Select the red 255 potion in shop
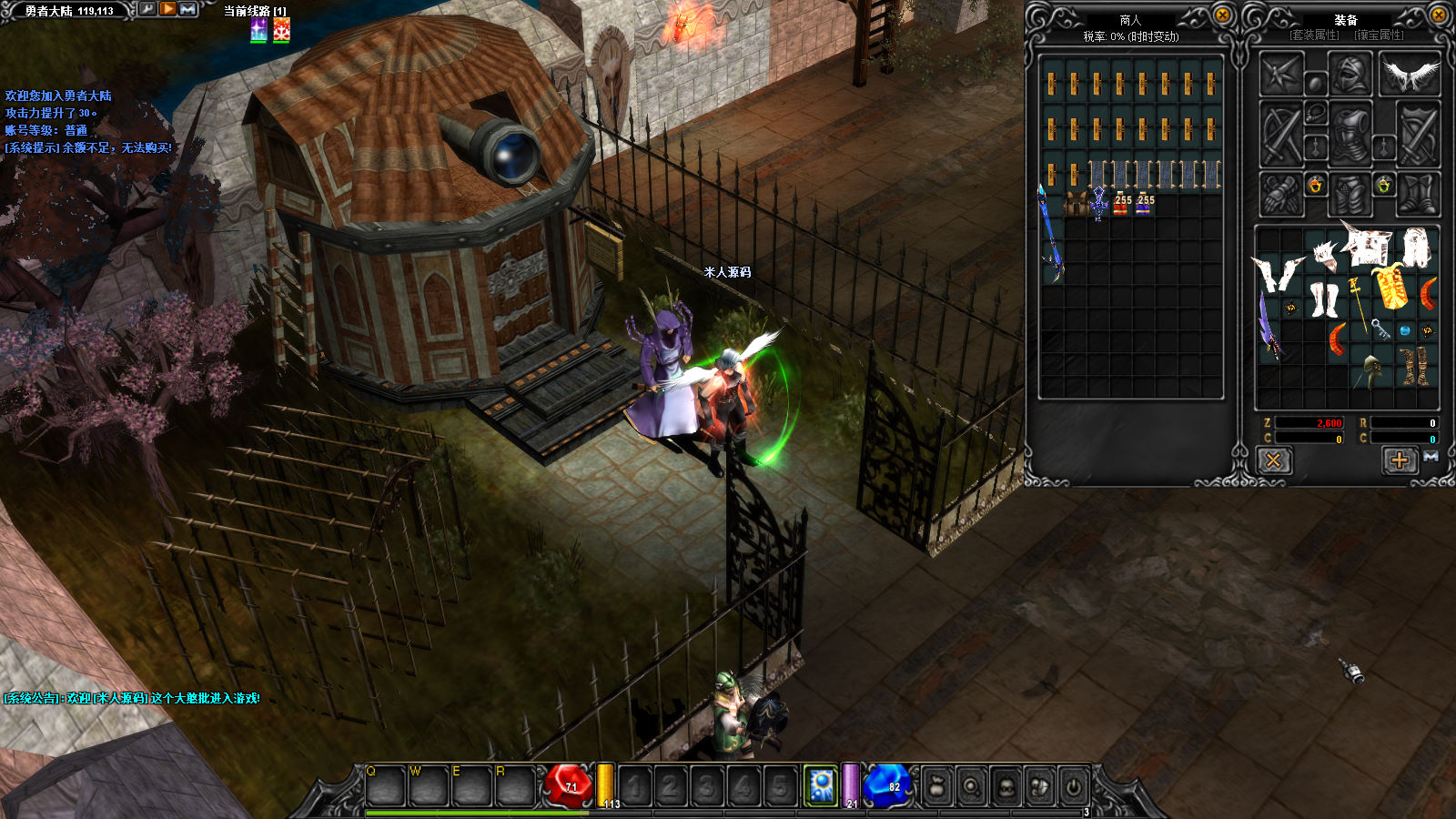Screen dimensions: 1456x819 pyautogui.click(x=1121, y=206)
